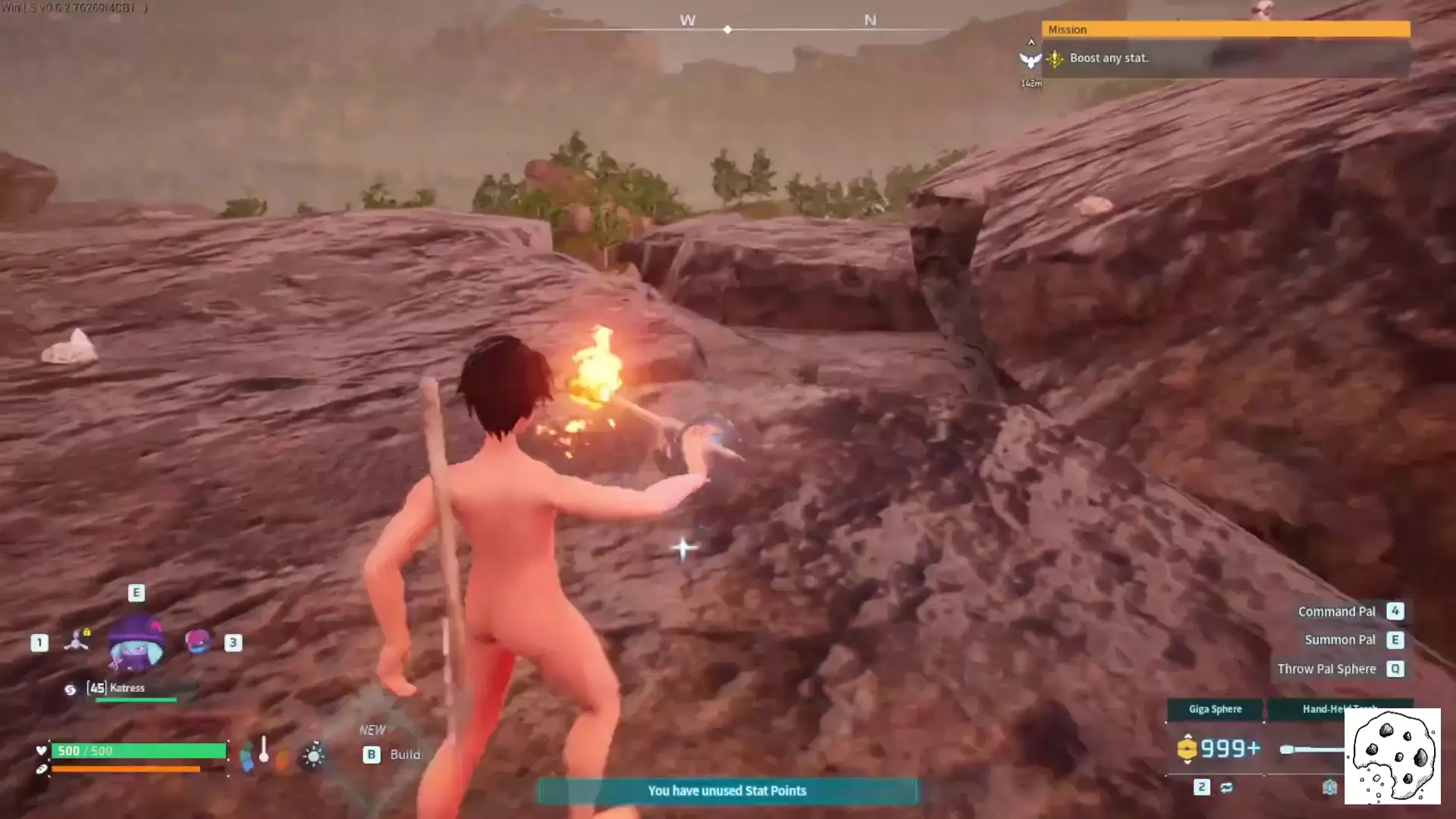This screenshot has height=819, width=1456.
Task: Click the cookie logo overlay
Action: pyautogui.click(x=1392, y=756)
